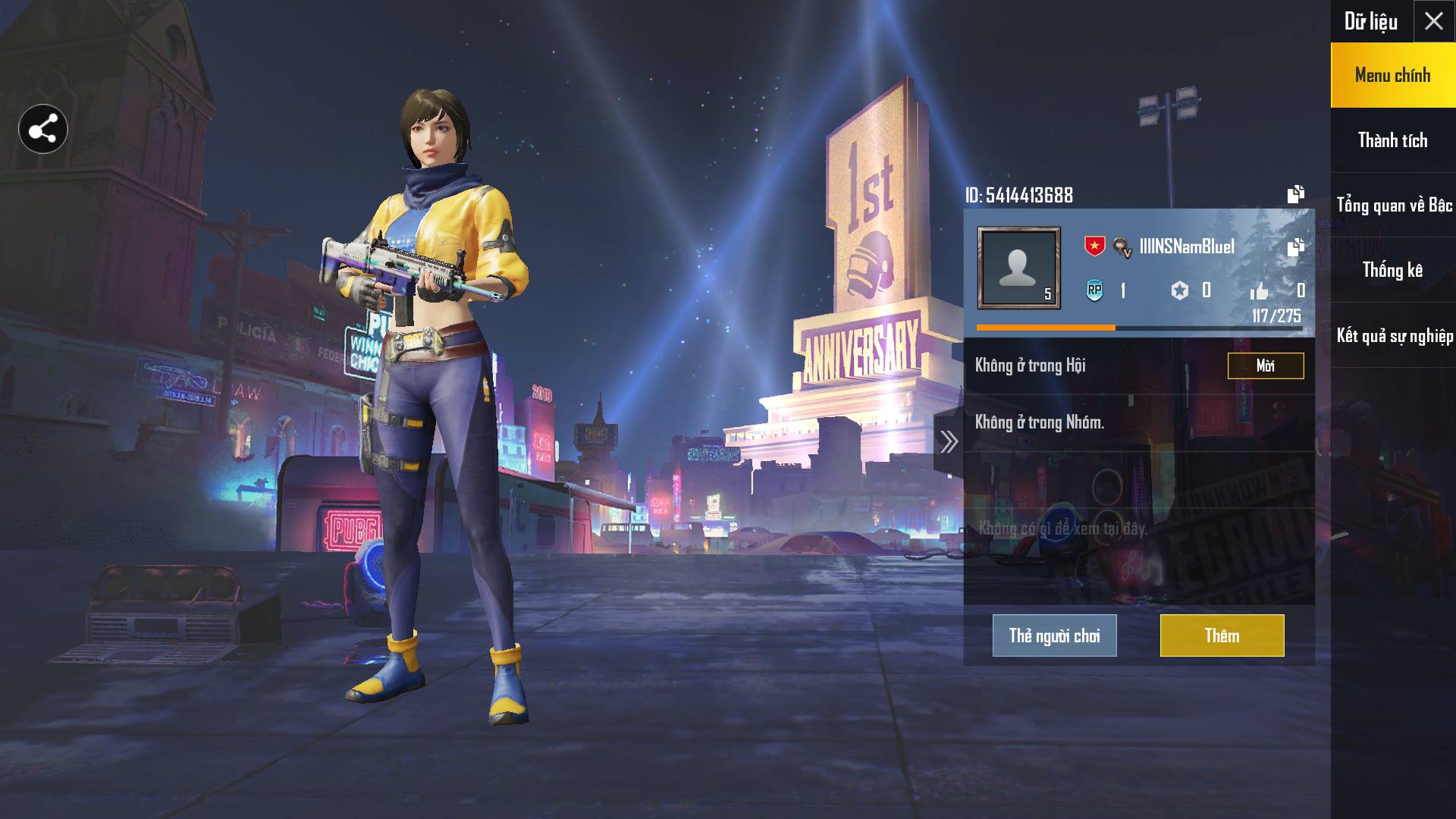
Task: Close the Dữ liệu profile screen
Action: (1433, 21)
